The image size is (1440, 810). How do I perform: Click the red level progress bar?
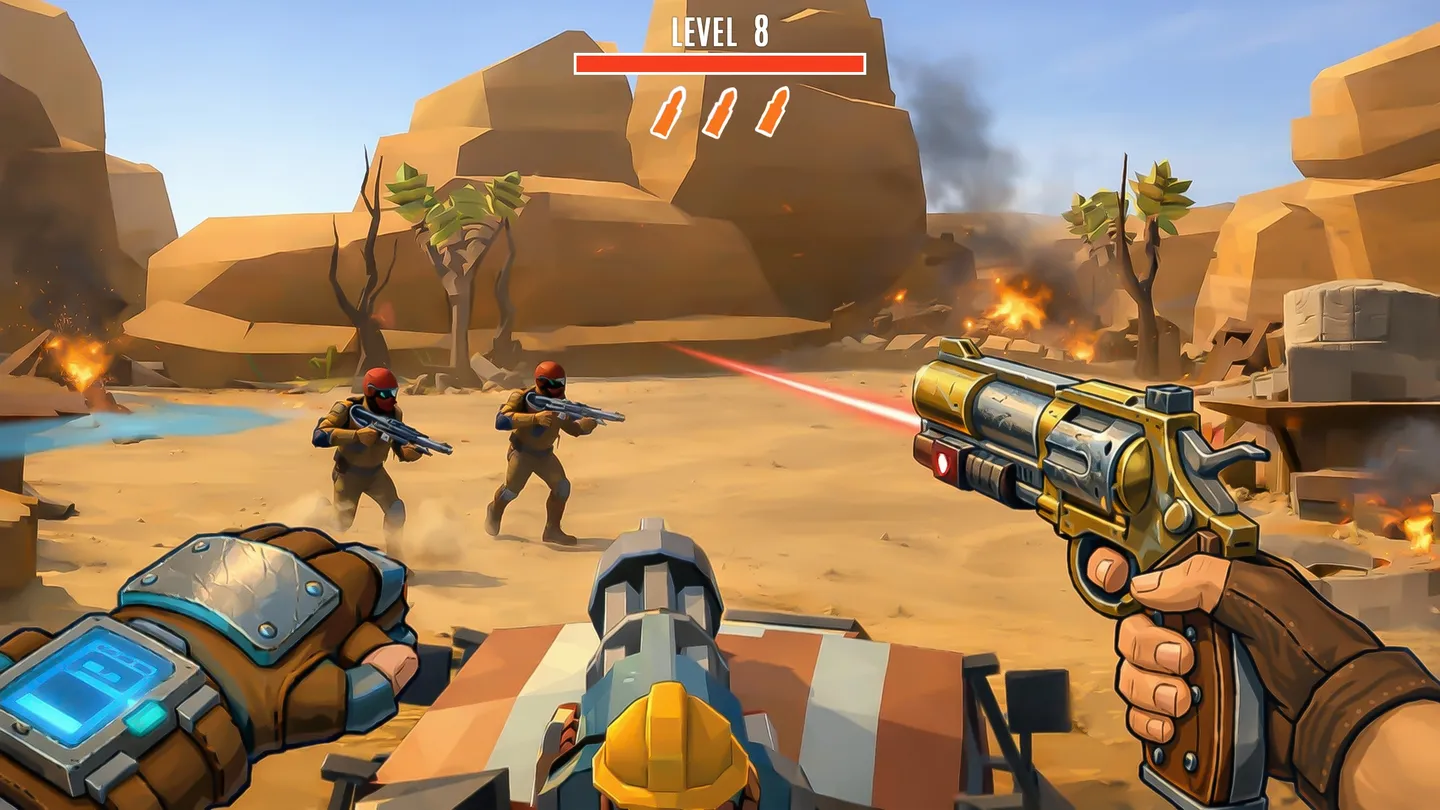pos(718,63)
